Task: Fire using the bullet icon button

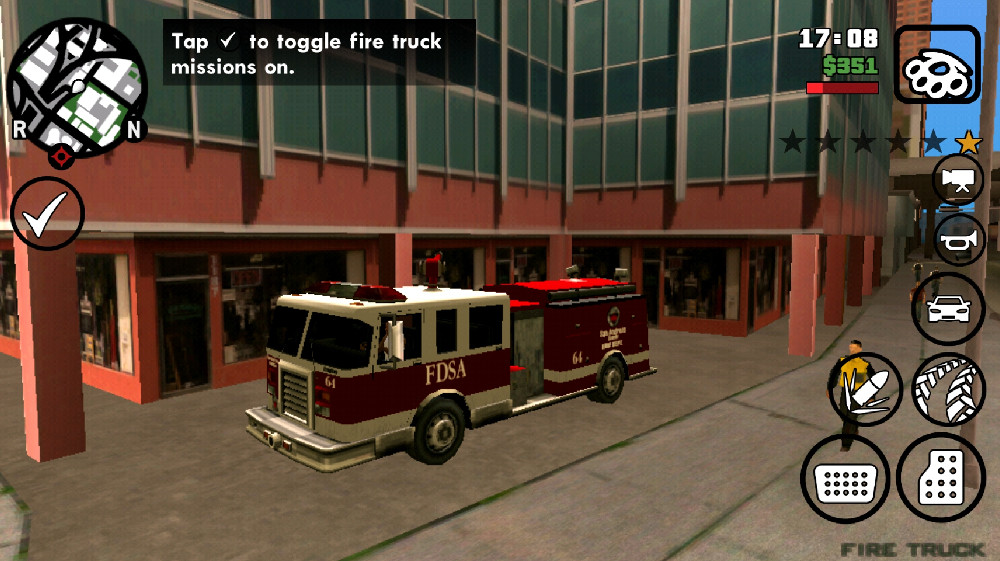Action: [x=865, y=391]
